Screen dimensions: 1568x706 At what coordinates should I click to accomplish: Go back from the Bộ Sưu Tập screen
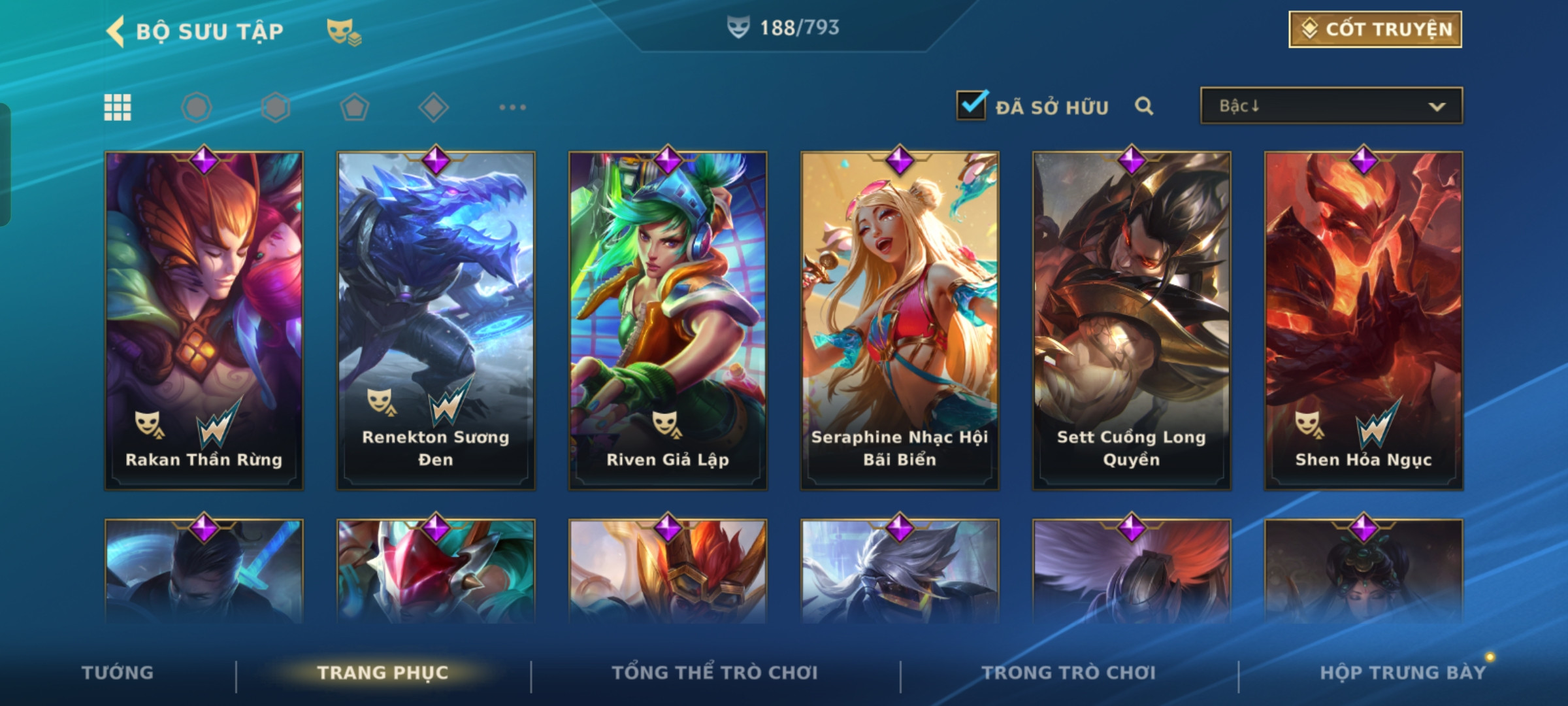coord(116,31)
